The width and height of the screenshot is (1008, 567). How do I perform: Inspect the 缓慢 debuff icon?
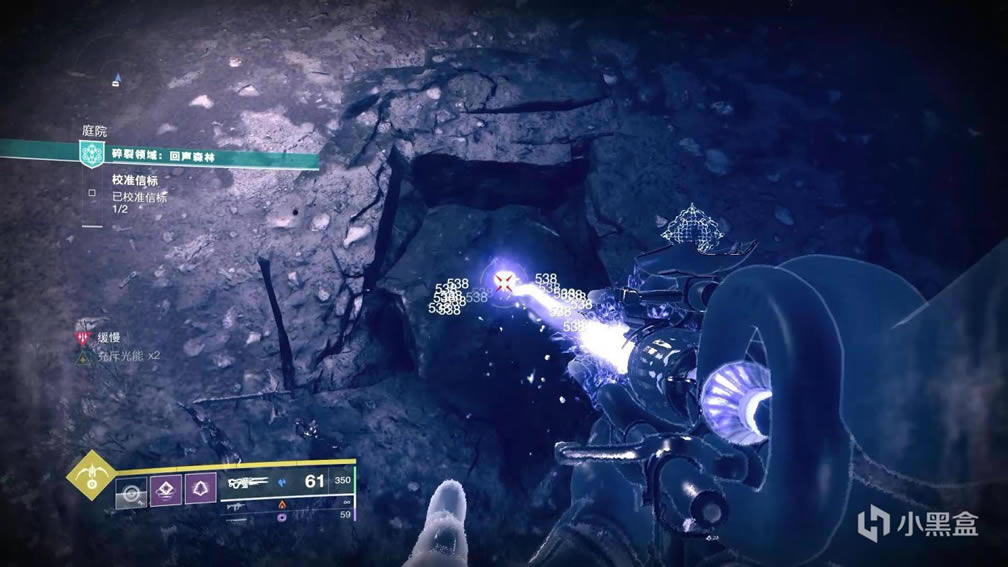pyautogui.click(x=84, y=337)
